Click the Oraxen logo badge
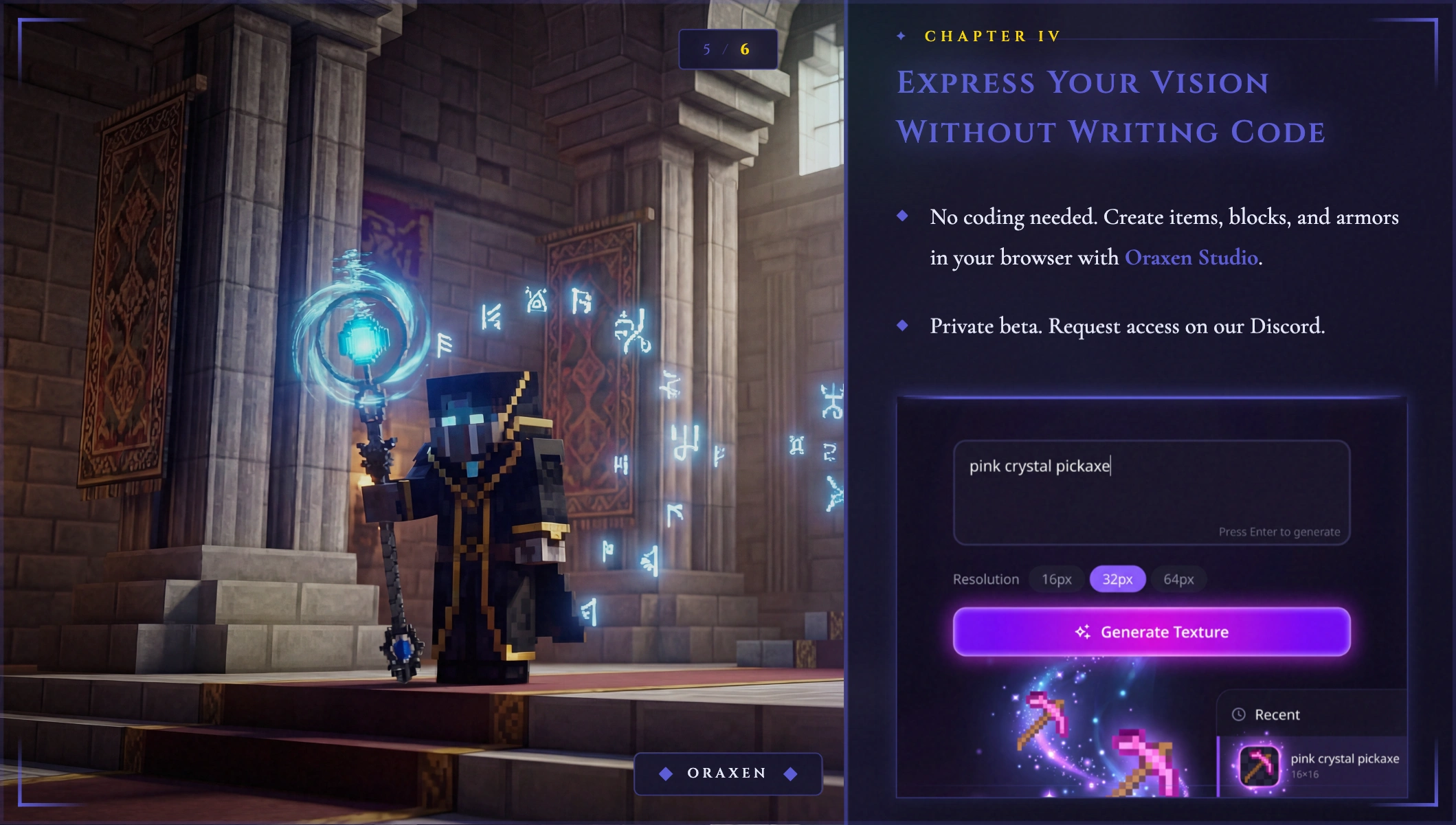Image resolution: width=1456 pixels, height=825 pixels. tap(728, 773)
